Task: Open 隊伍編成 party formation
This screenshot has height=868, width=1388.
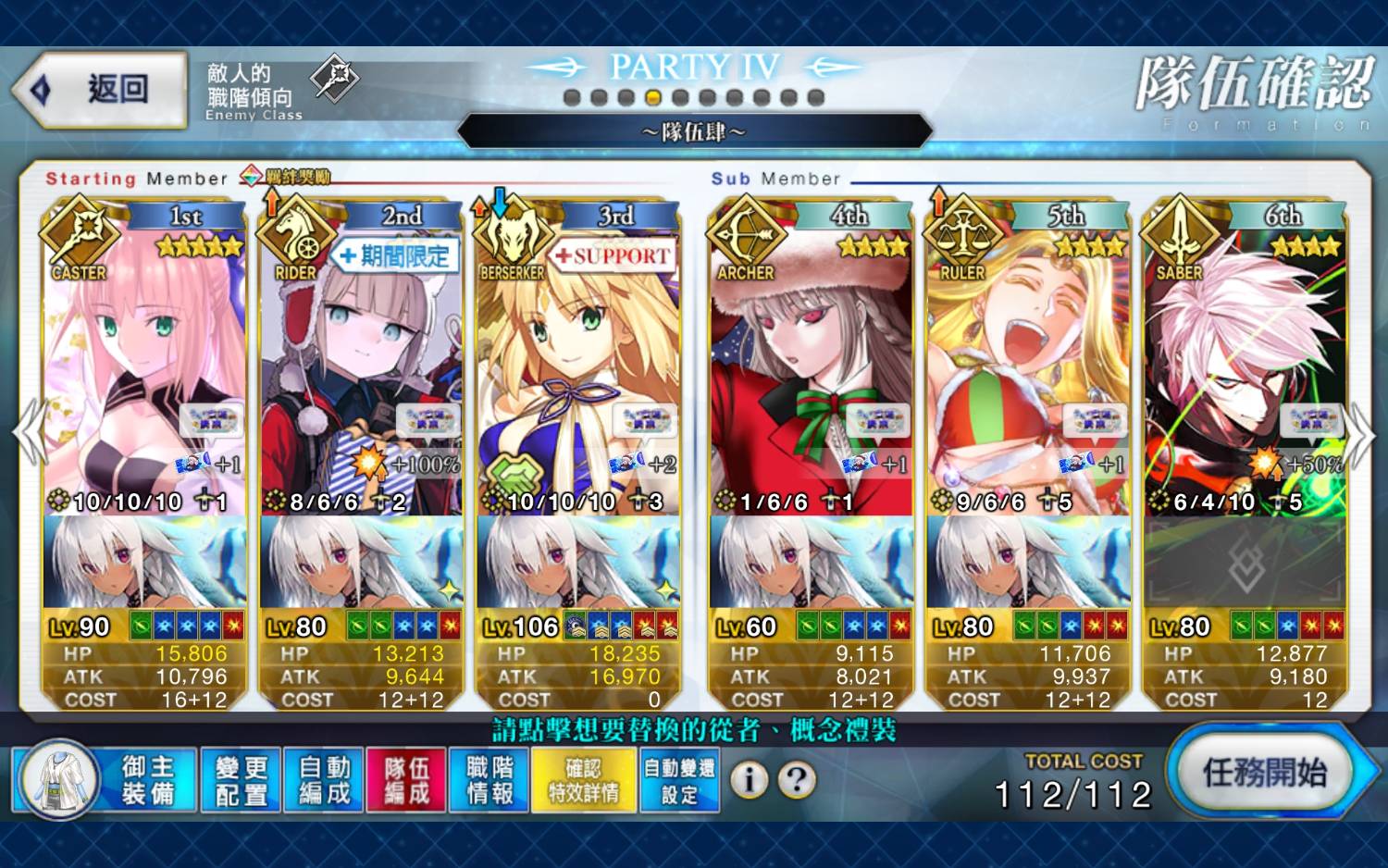Action: [406, 780]
